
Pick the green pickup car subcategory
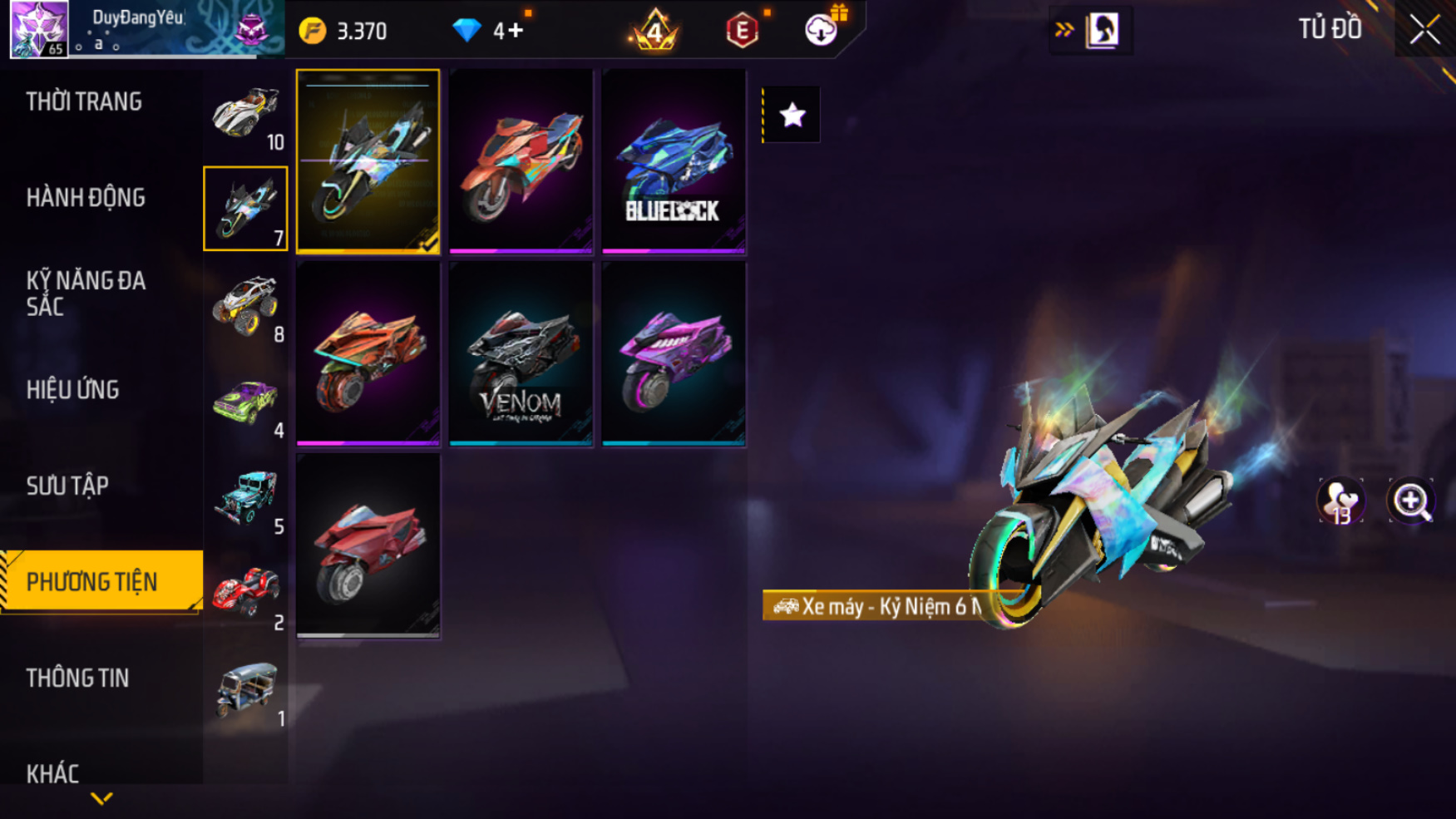[245, 402]
